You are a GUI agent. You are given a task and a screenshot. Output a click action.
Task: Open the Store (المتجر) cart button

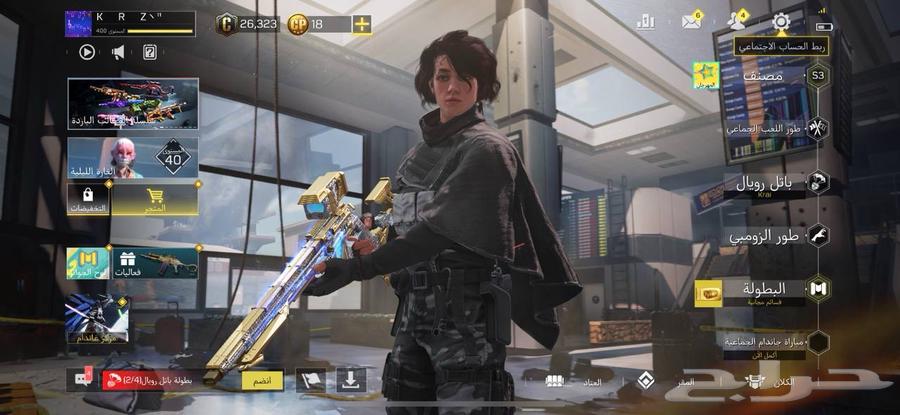point(154,200)
